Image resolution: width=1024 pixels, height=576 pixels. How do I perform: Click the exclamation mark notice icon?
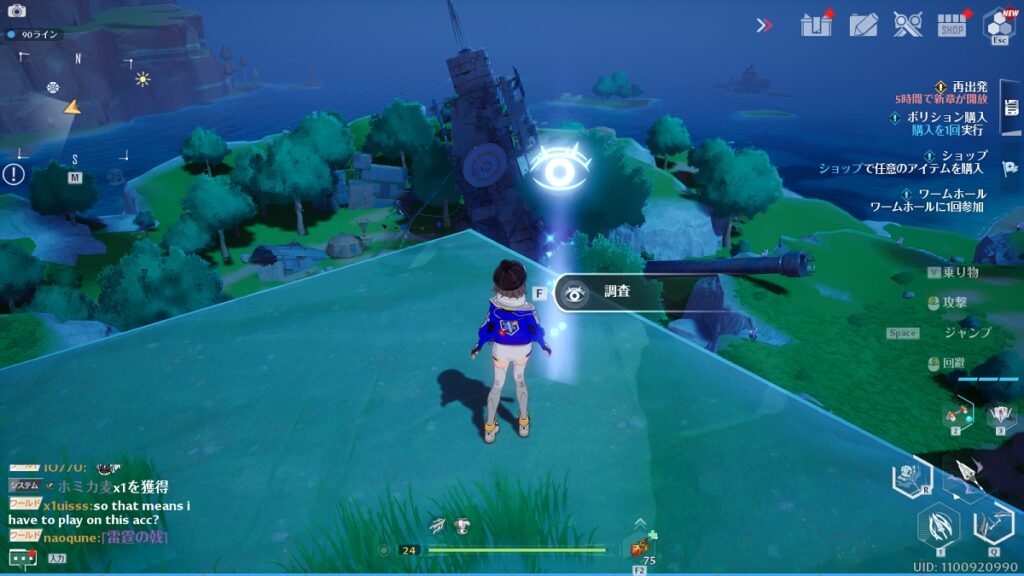click(13, 174)
